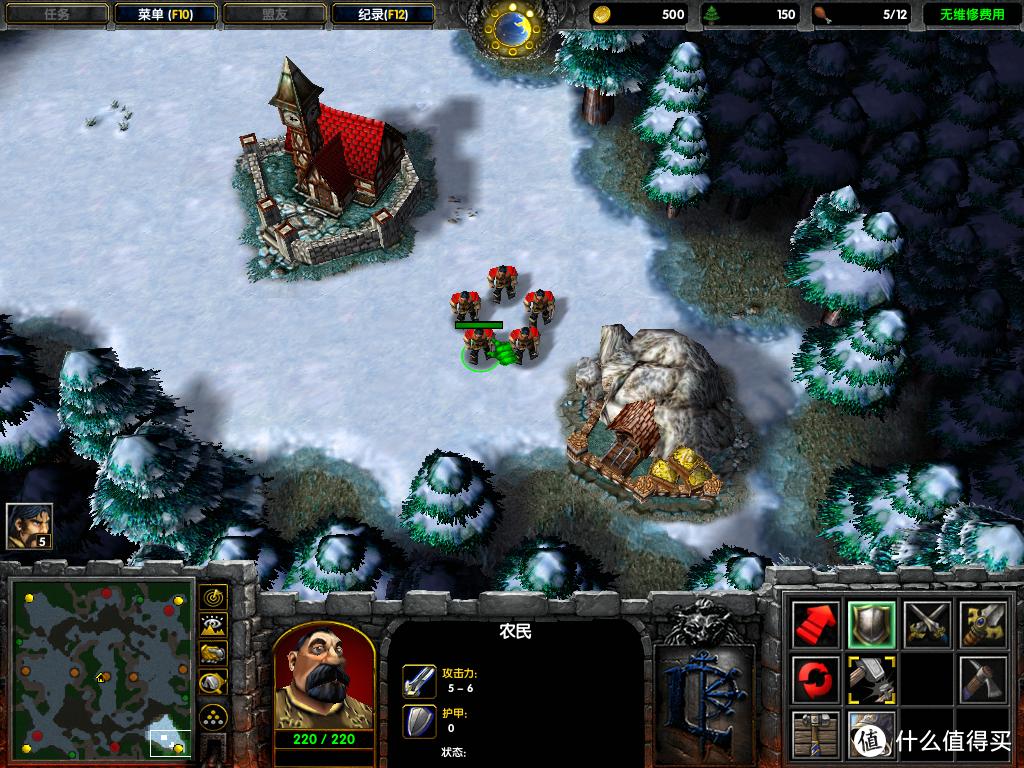This screenshot has width=1024, height=768.
Task: Toggle minimap terrain display with eye icon
Action: point(213,626)
